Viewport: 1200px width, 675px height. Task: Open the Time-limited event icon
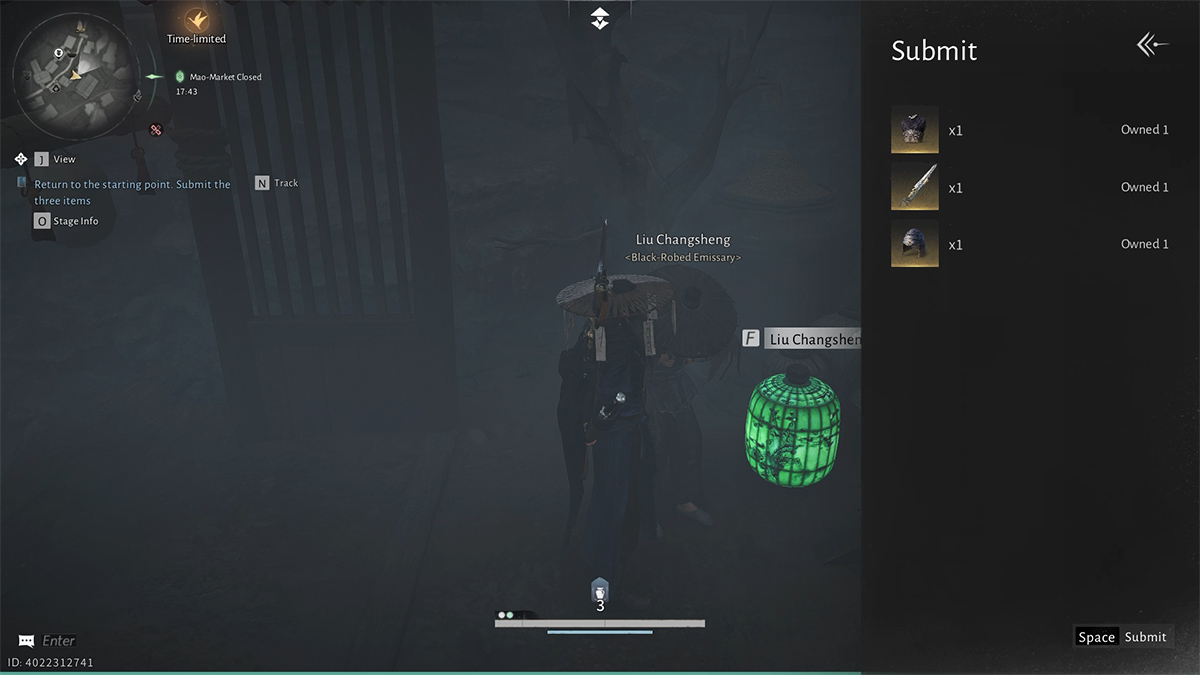196,22
